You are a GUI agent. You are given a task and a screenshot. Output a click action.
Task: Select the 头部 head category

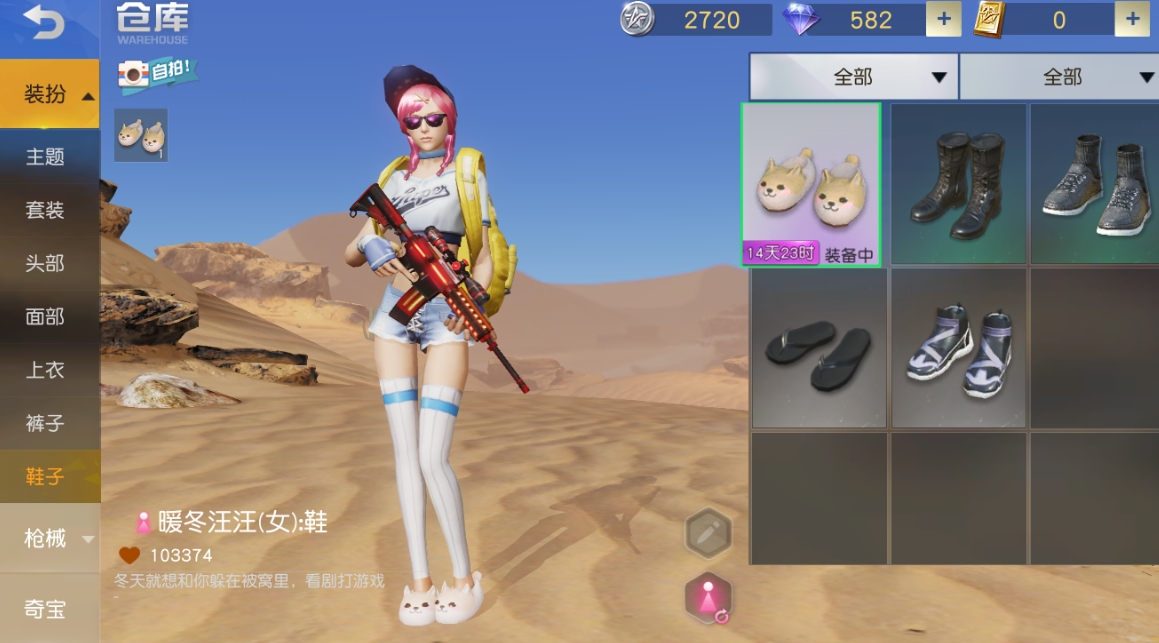[45, 263]
